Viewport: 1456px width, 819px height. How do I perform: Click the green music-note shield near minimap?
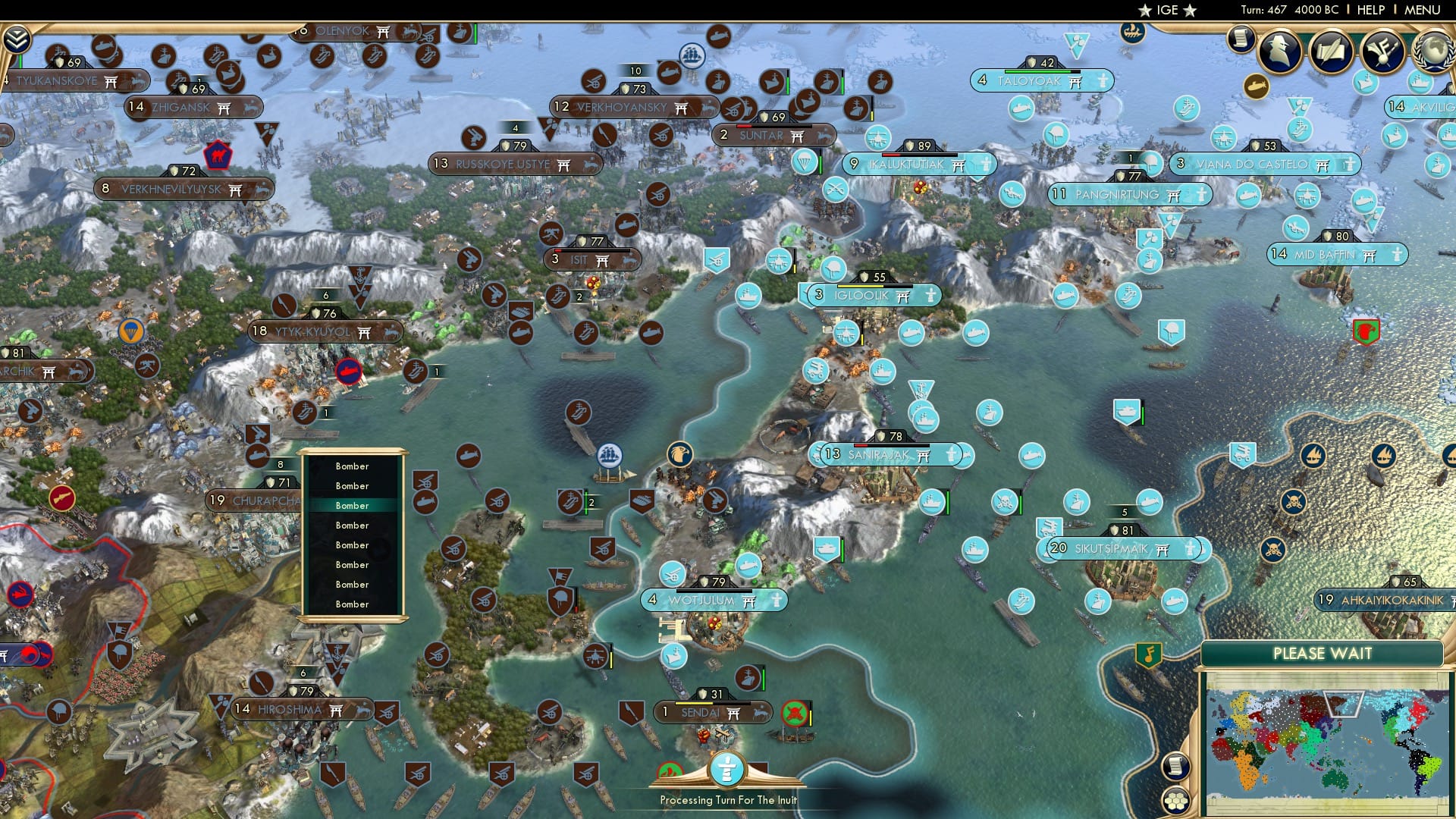coord(1149,654)
